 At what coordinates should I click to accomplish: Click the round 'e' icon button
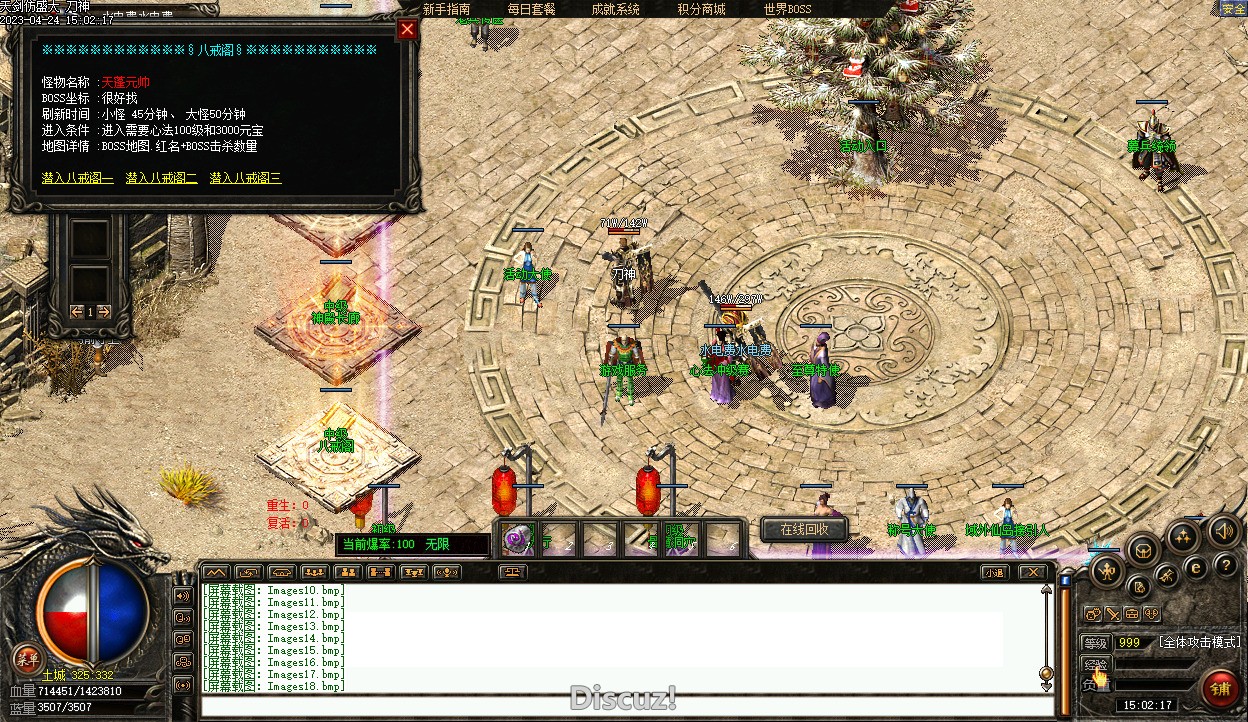pos(1194,568)
